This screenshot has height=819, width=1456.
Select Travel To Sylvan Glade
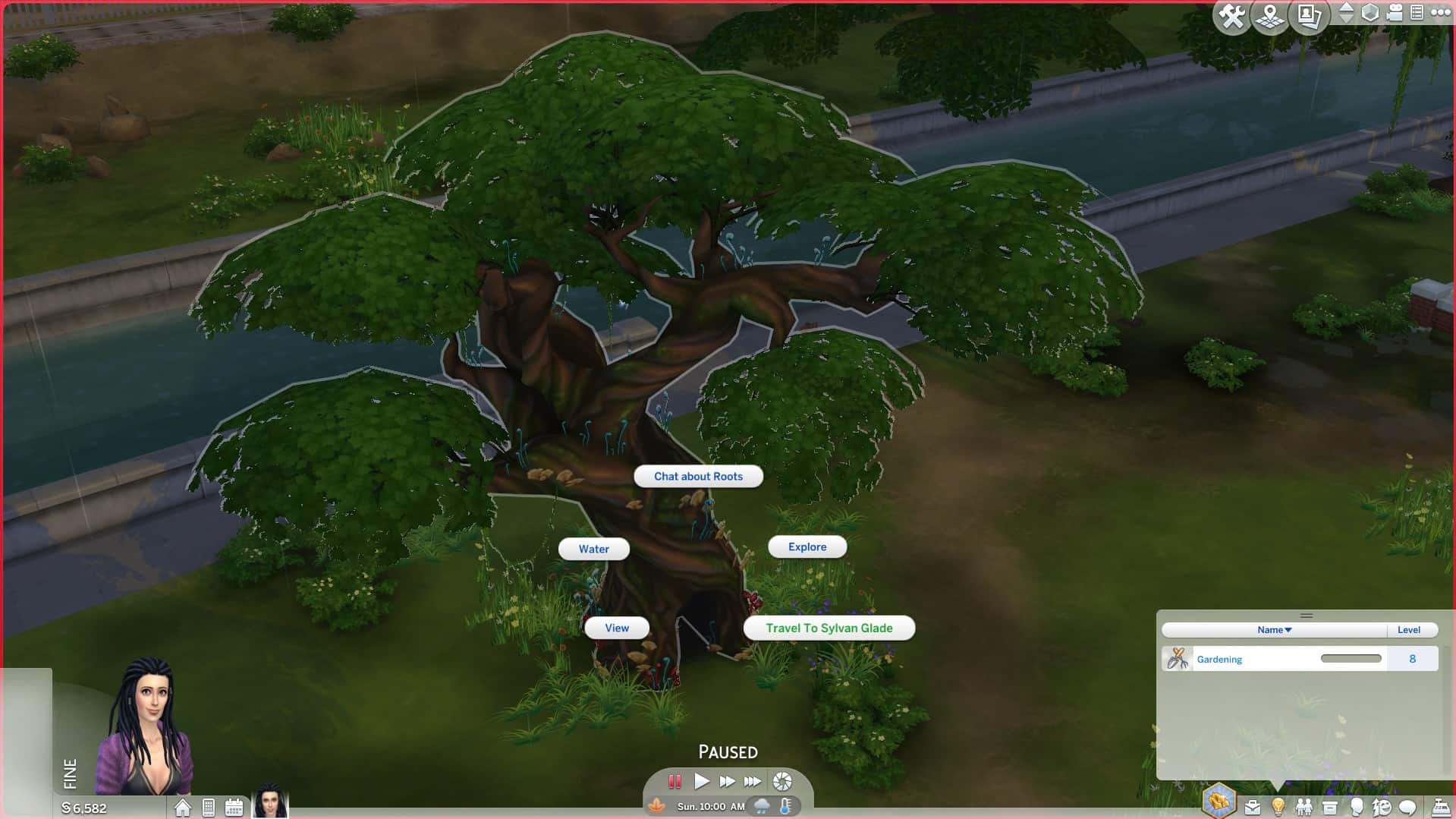(829, 628)
